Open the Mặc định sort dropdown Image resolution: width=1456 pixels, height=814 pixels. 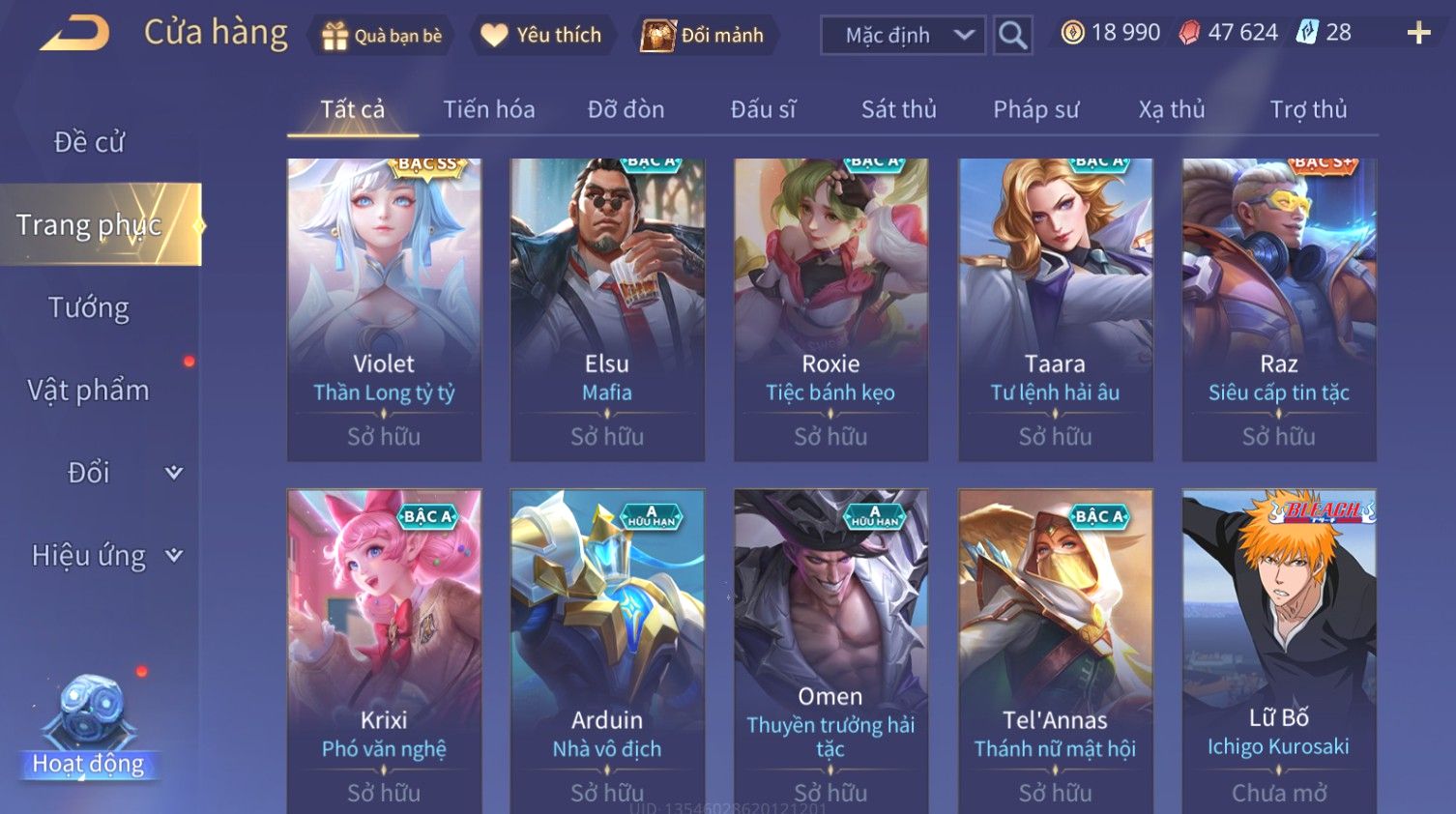click(902, 36)
